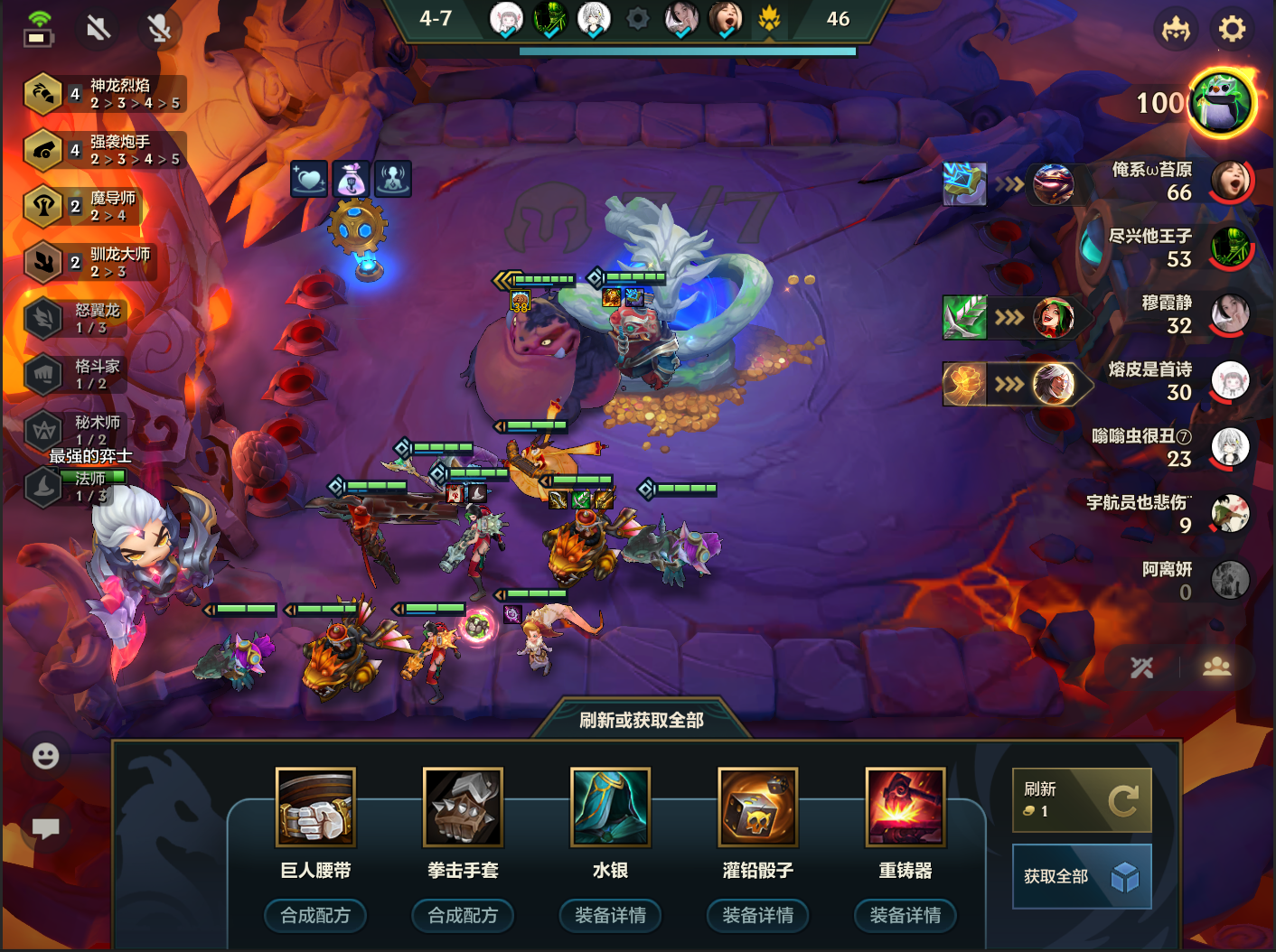Image resolution: width=1276 pixels, height=952 pixels.
Task: Open chat via the speech bubble icon
Action: pos(45,827)
